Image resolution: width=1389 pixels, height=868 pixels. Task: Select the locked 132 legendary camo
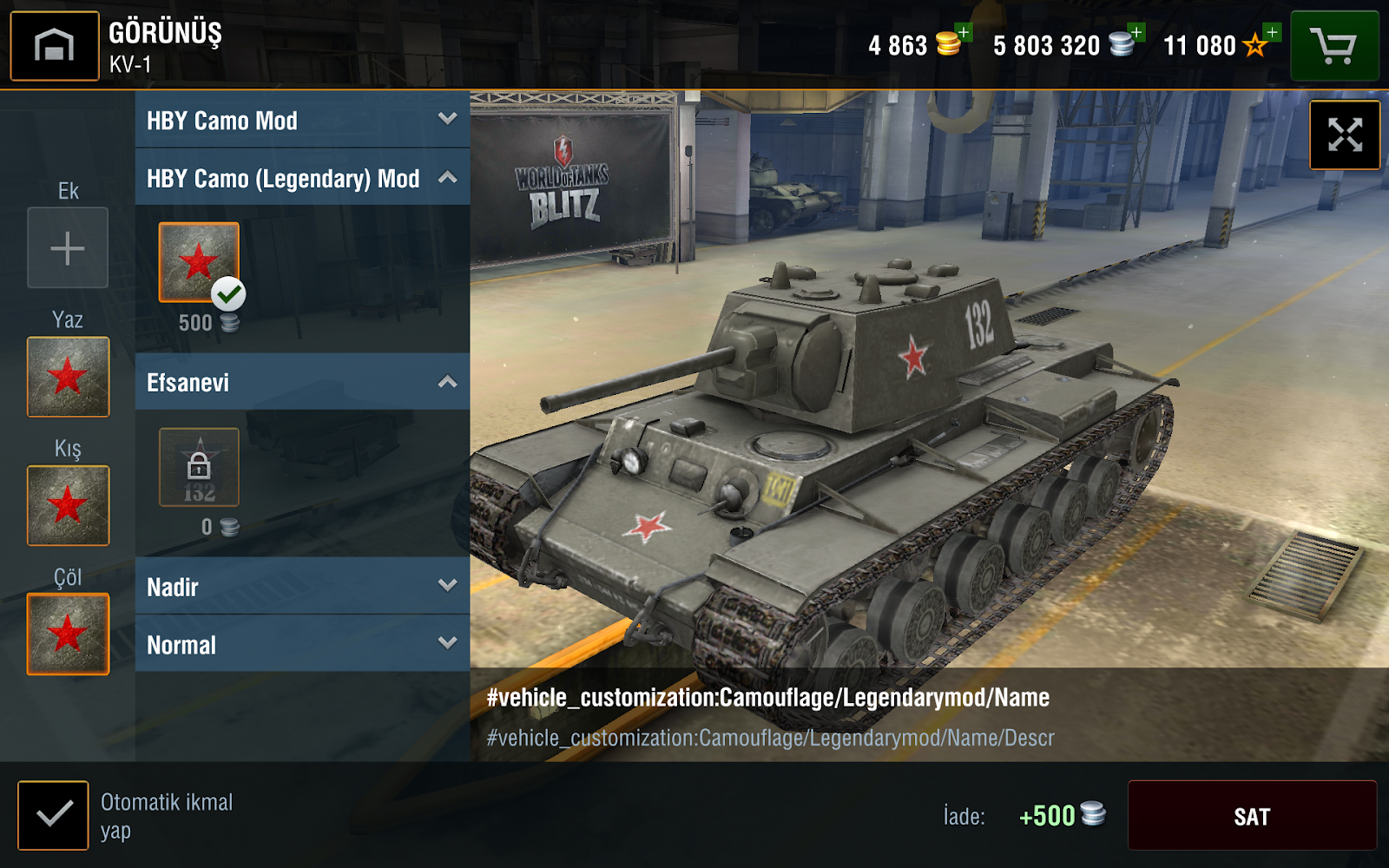pyautogui.click(x=199, y=467)
